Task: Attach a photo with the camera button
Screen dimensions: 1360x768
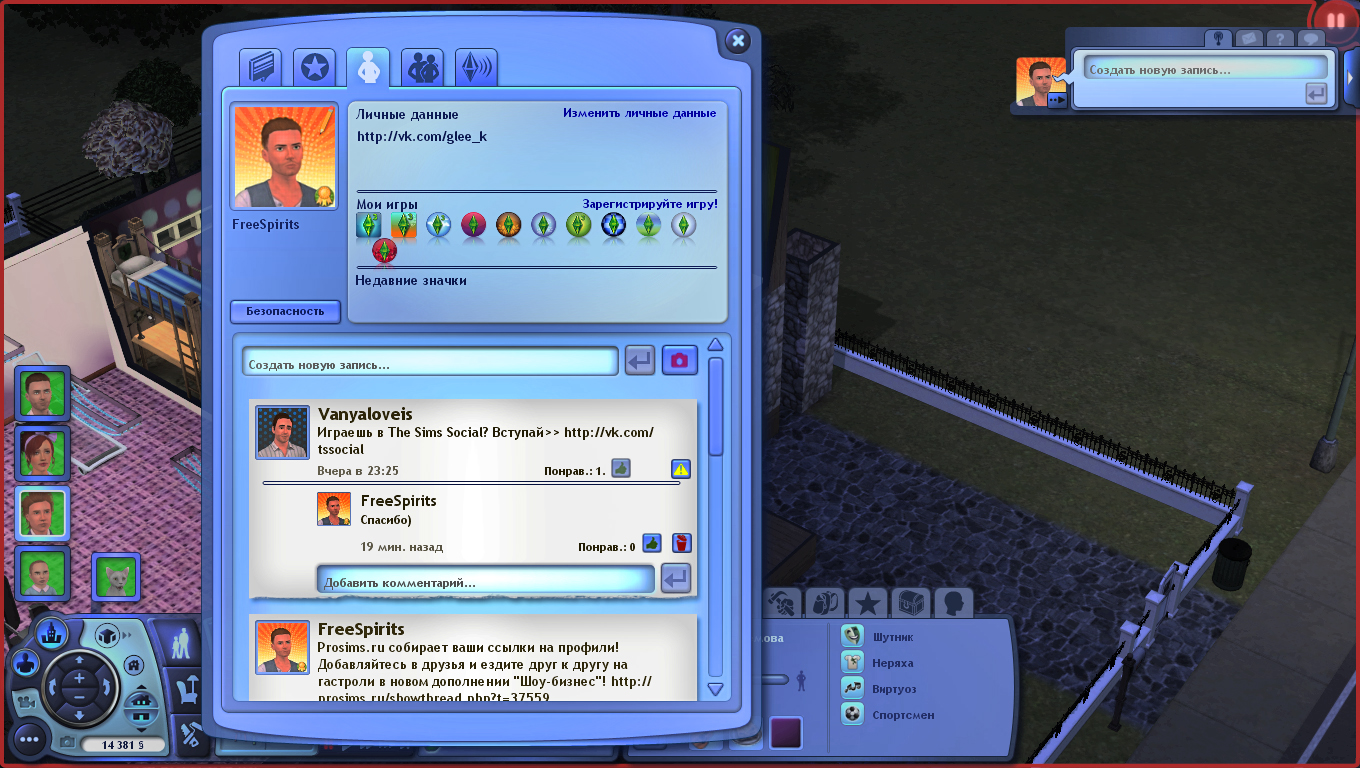Action: [680, 360]
